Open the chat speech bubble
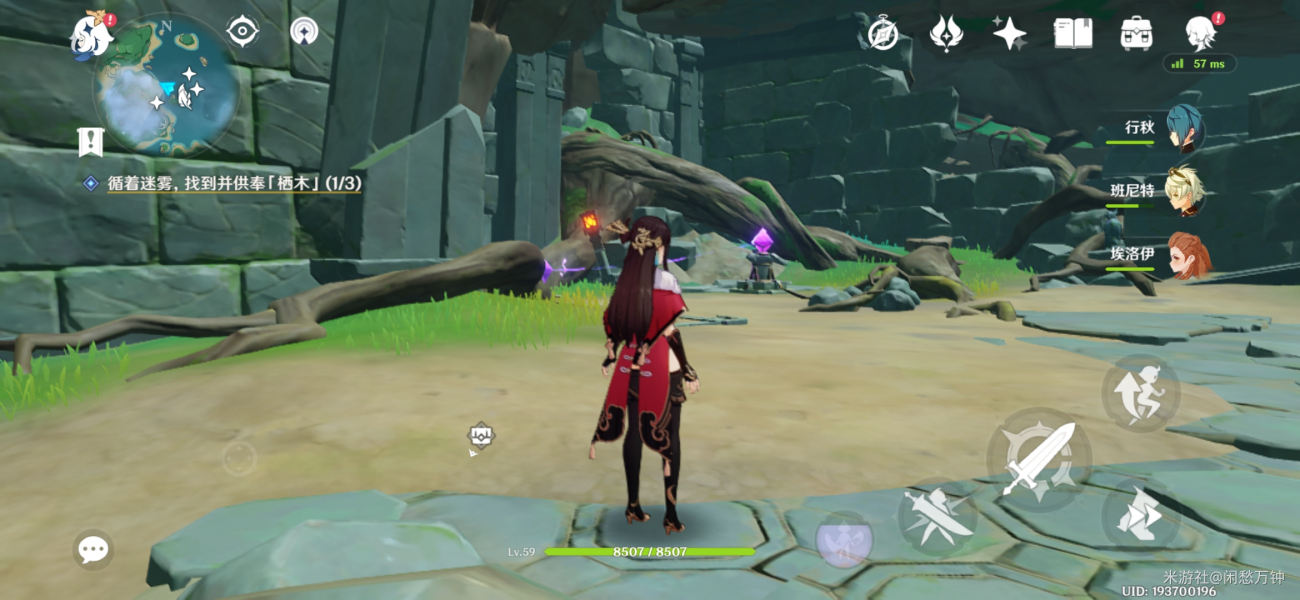This screenshot has width=1300, height=600. (93, 549)
